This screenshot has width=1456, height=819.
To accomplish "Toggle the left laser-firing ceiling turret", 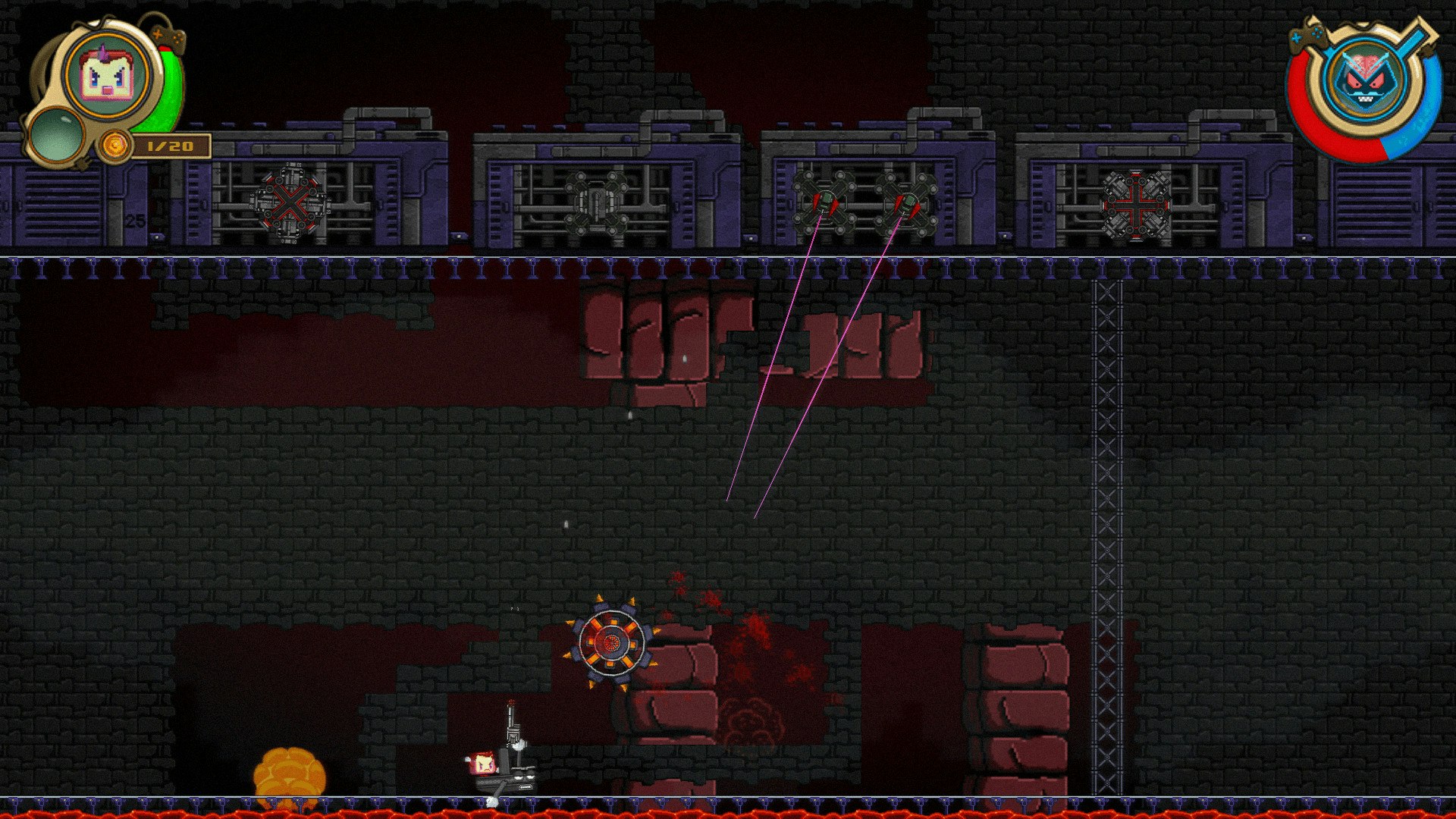I will (x=823, y=203).
